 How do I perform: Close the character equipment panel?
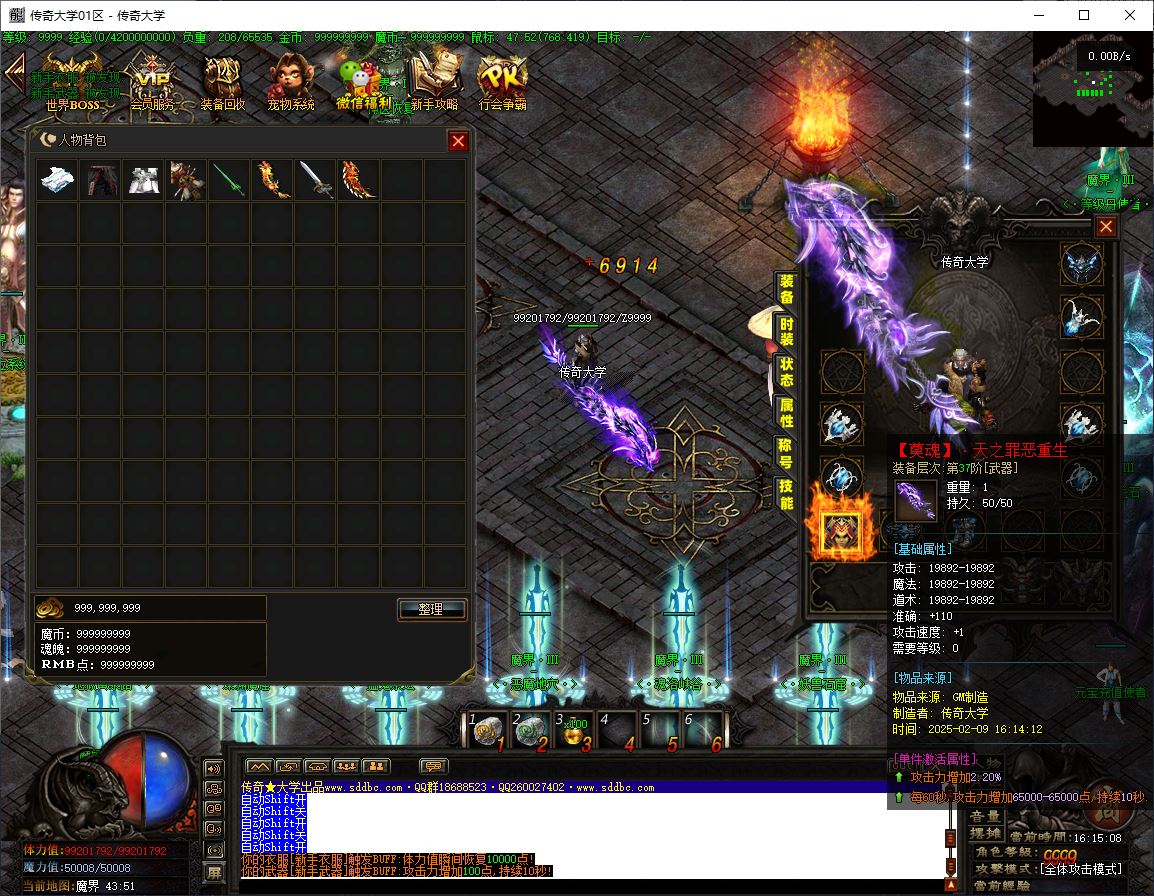coord(1105,227)
